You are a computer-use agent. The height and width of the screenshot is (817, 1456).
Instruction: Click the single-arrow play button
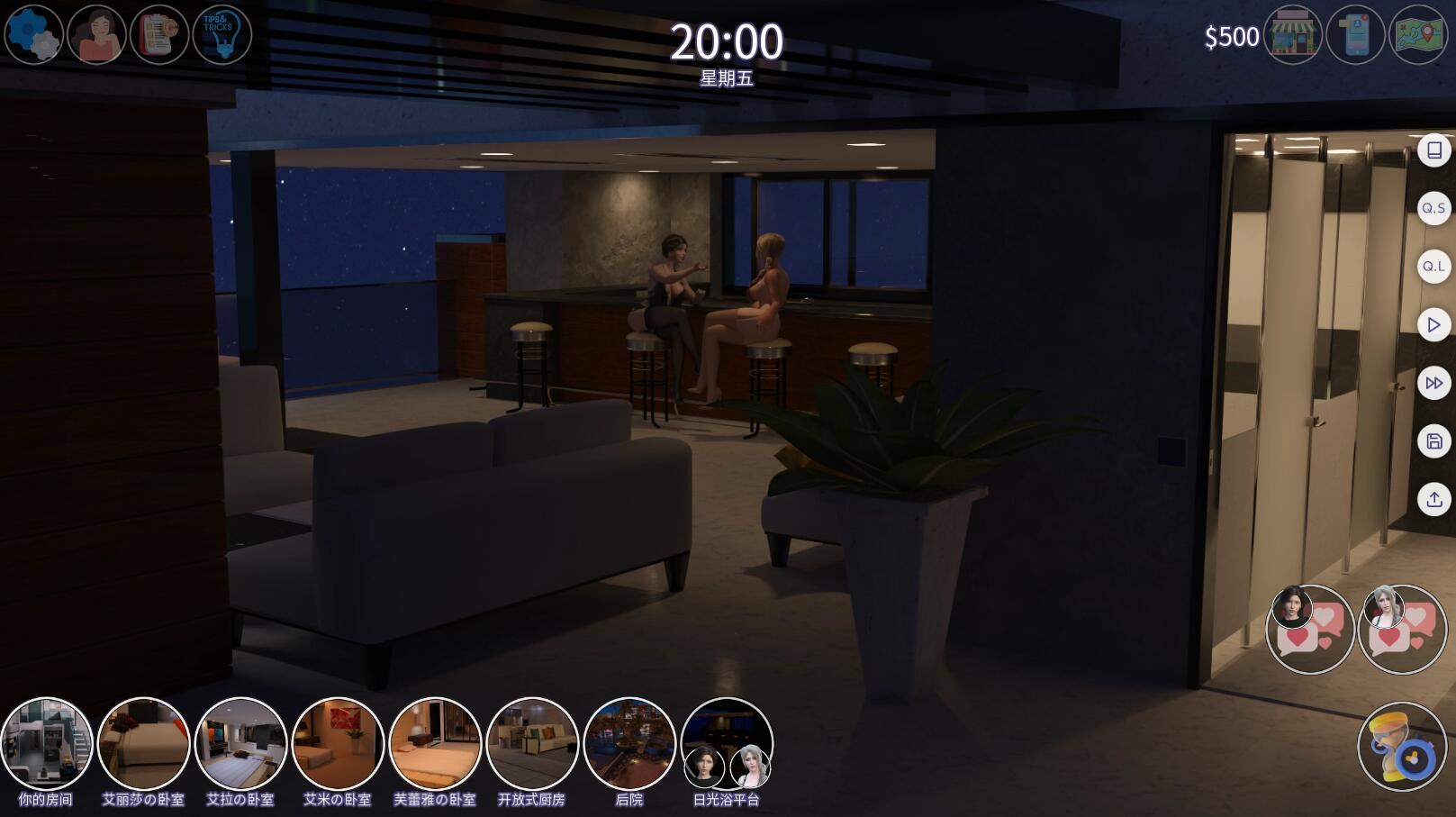pos(1433,325)
